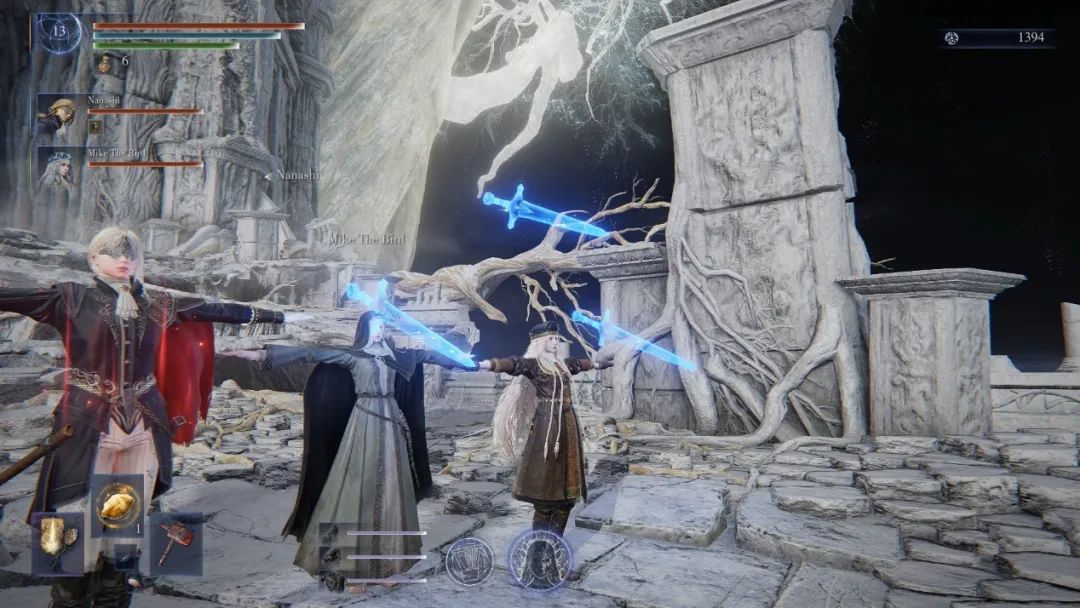The width and height of the screenshot is (1080, 608).
Task: Use the golden consumable item slot
Action: click(117, 506)
